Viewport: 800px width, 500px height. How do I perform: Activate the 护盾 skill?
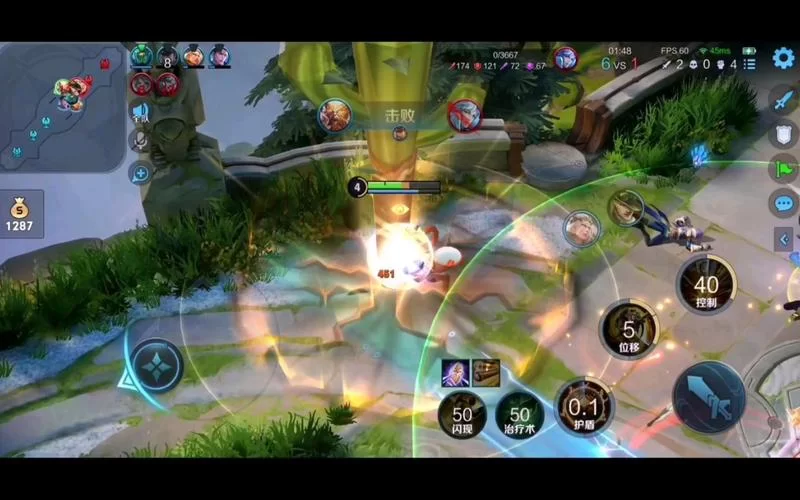coord(584,408)
